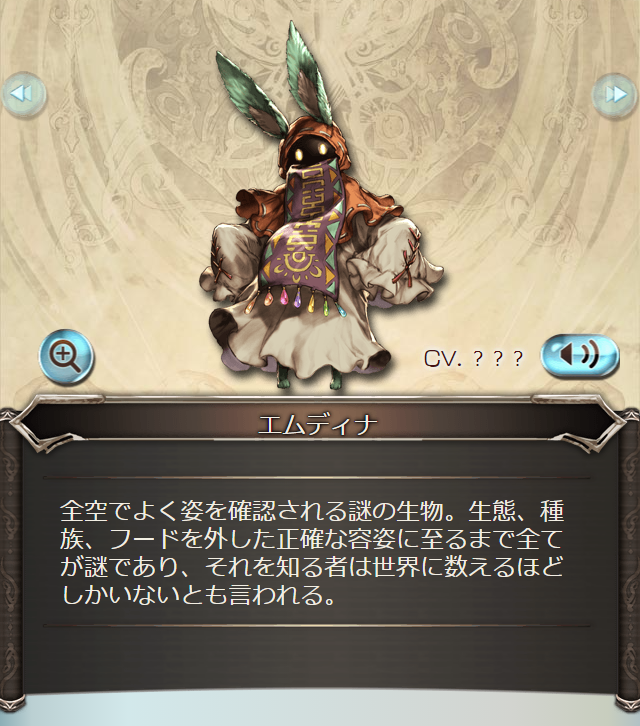The height and width of the screenshot is (726, 640).
Task: Go to the next character entry
Action: (x=614, y=94)
